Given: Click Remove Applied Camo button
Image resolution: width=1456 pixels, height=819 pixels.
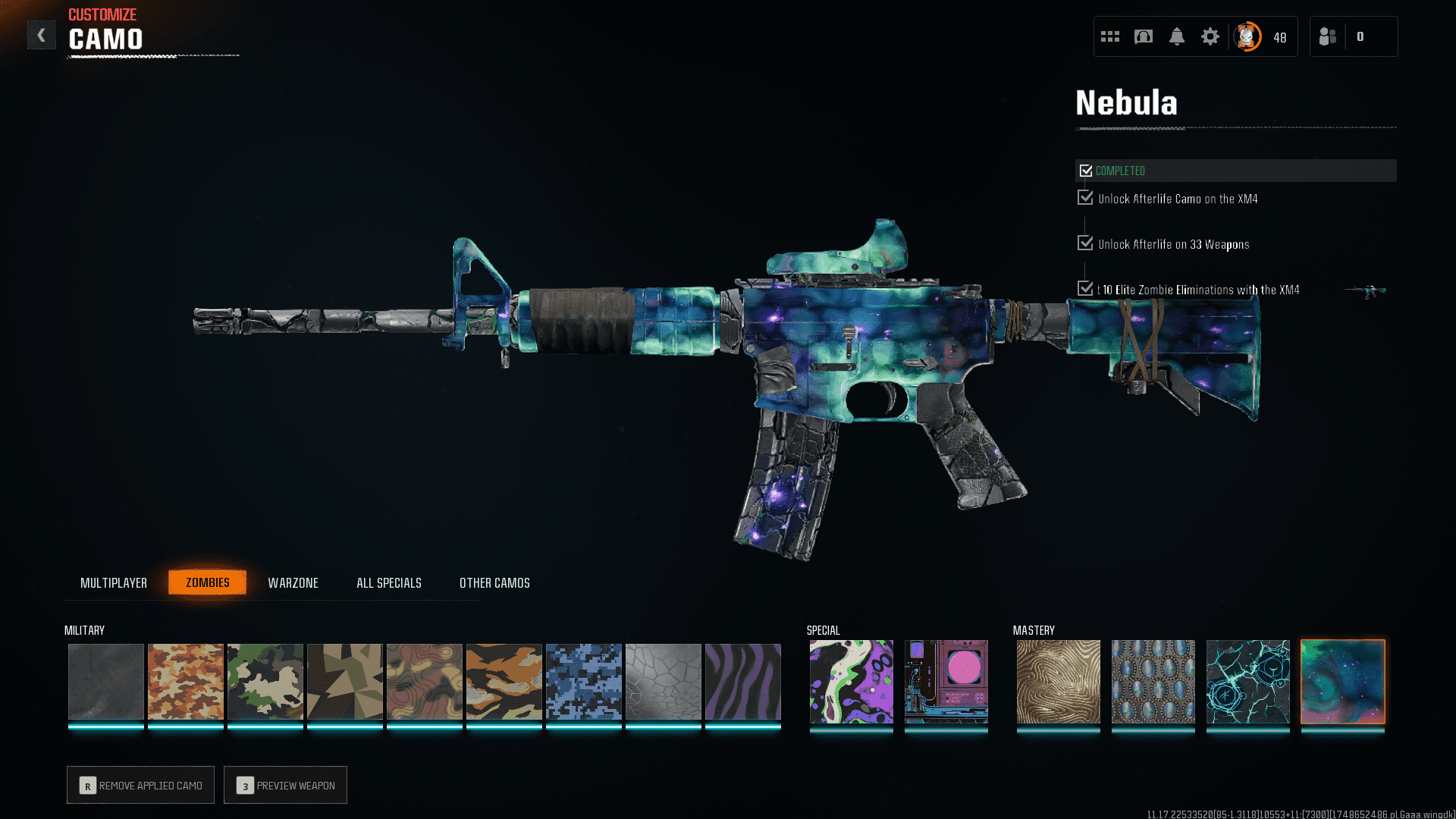Looking at the screenshot, I should [x=140, y=785].
